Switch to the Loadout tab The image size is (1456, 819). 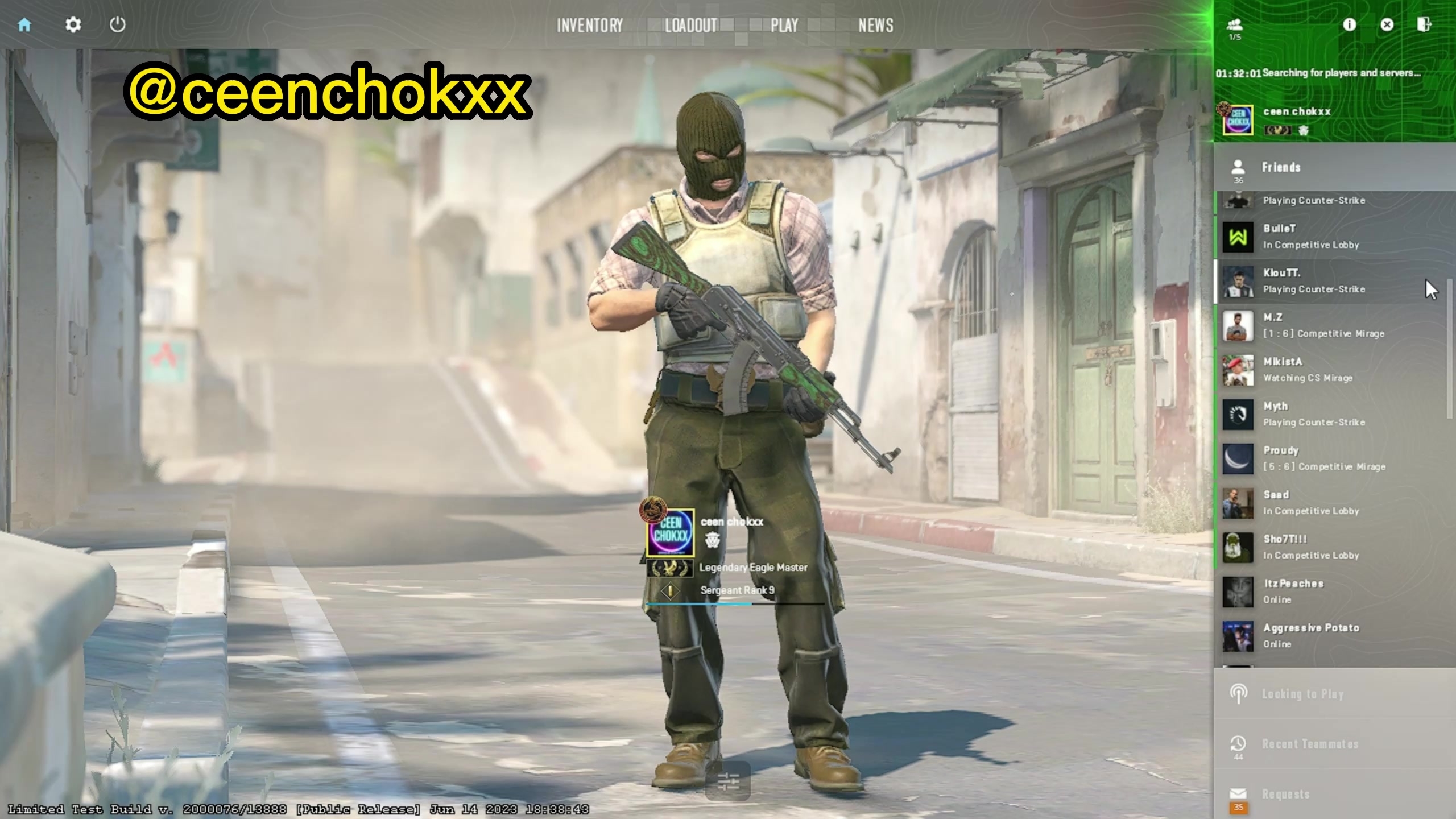691,26
